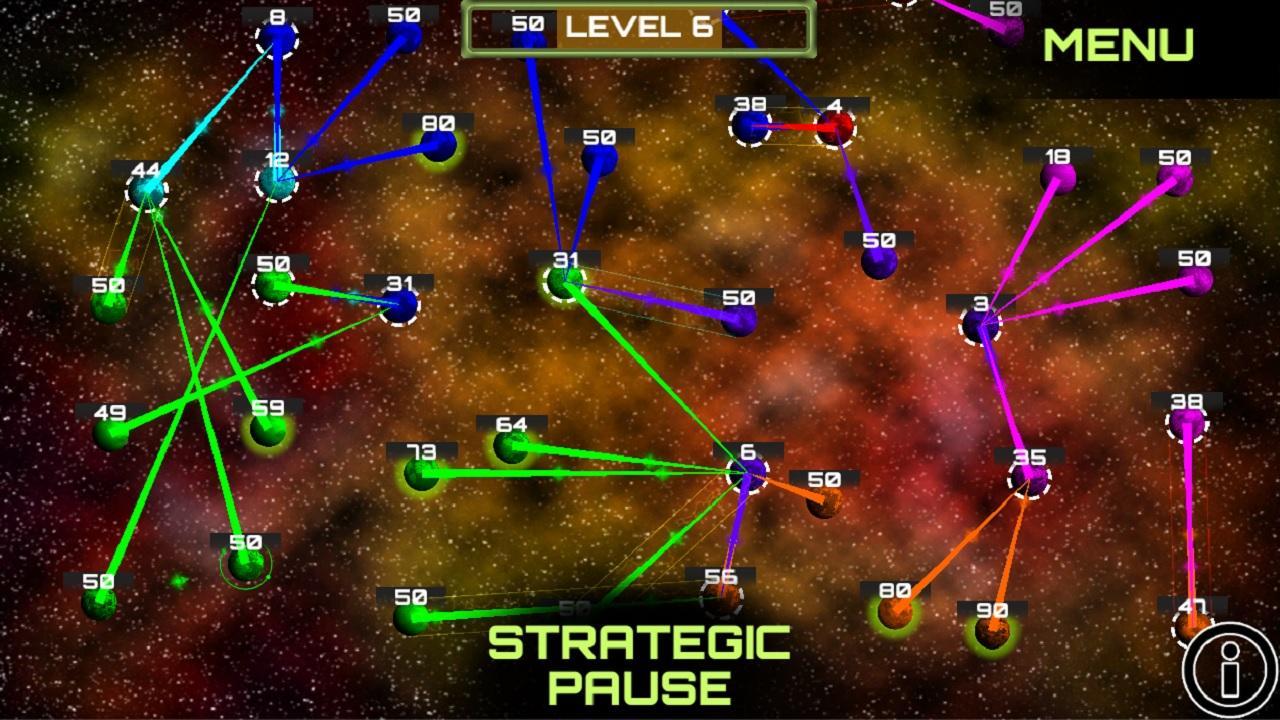1280x720 pixels.
Task: Select the green planet numbered 73
Action: pos(421,473)
